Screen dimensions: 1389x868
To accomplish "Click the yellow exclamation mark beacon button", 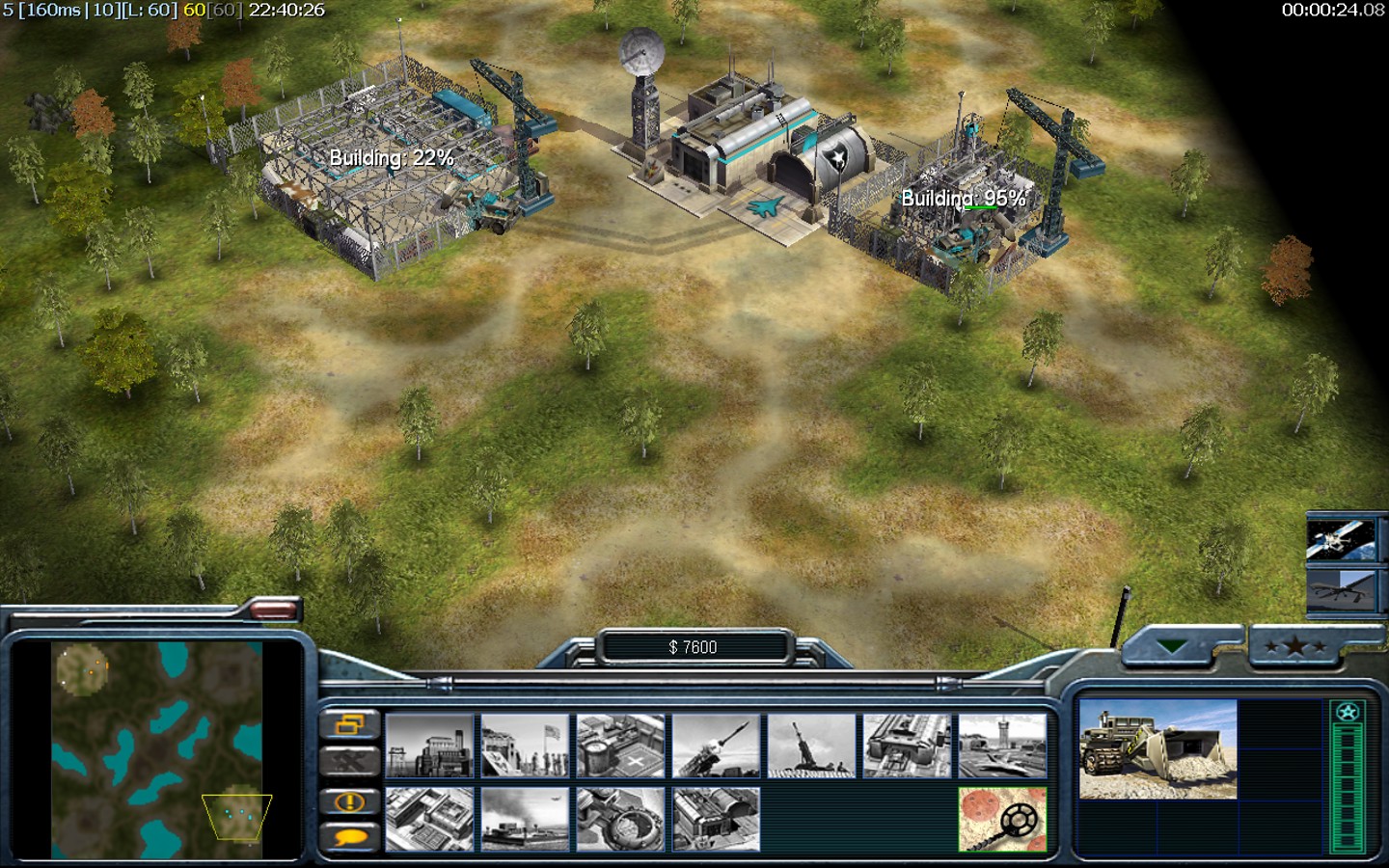I will click(349, 801).
